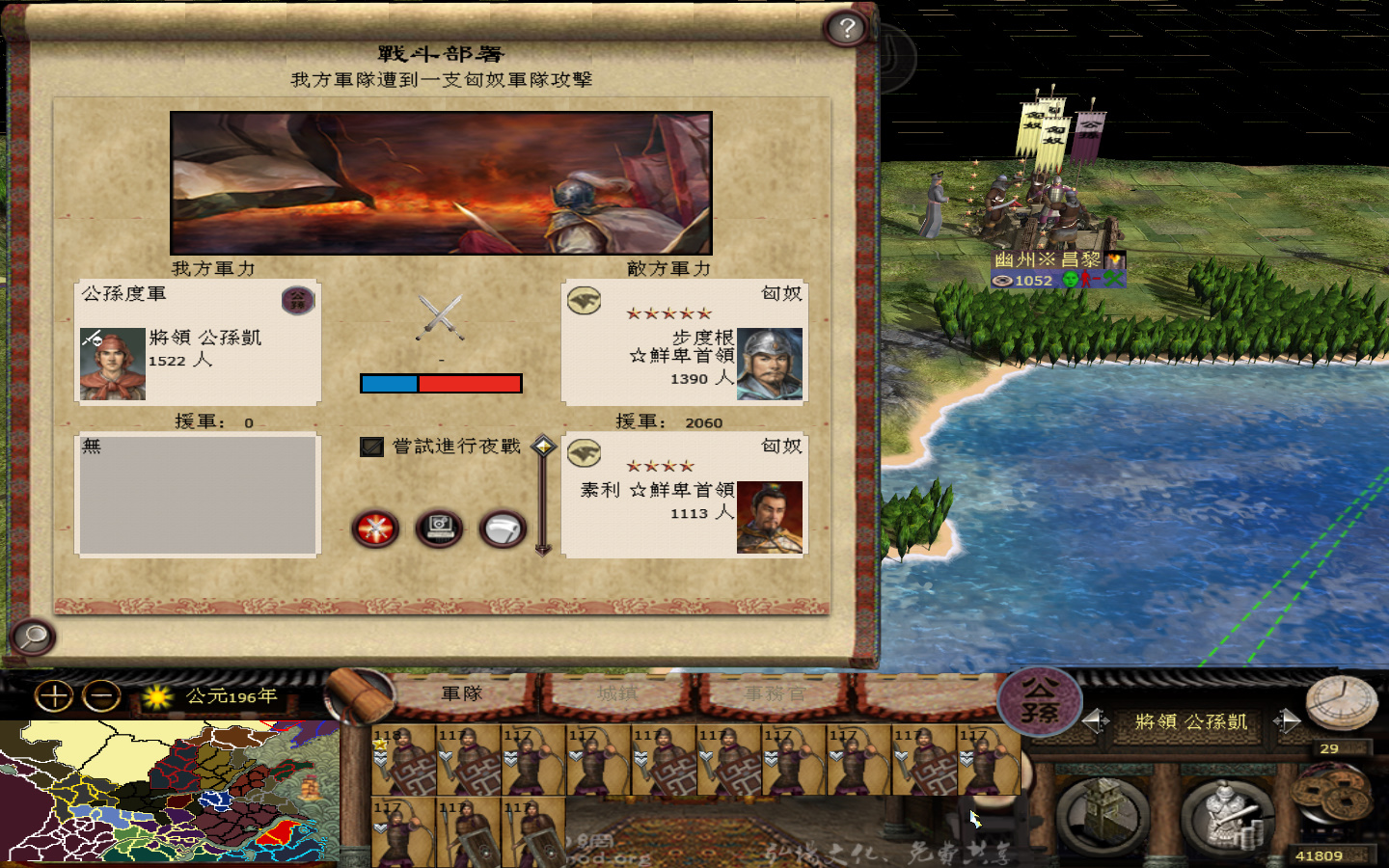Viewport: 1389px width, 868px height.
Task: Click the blue-red balance of power bar
Action: coord(441,383)
